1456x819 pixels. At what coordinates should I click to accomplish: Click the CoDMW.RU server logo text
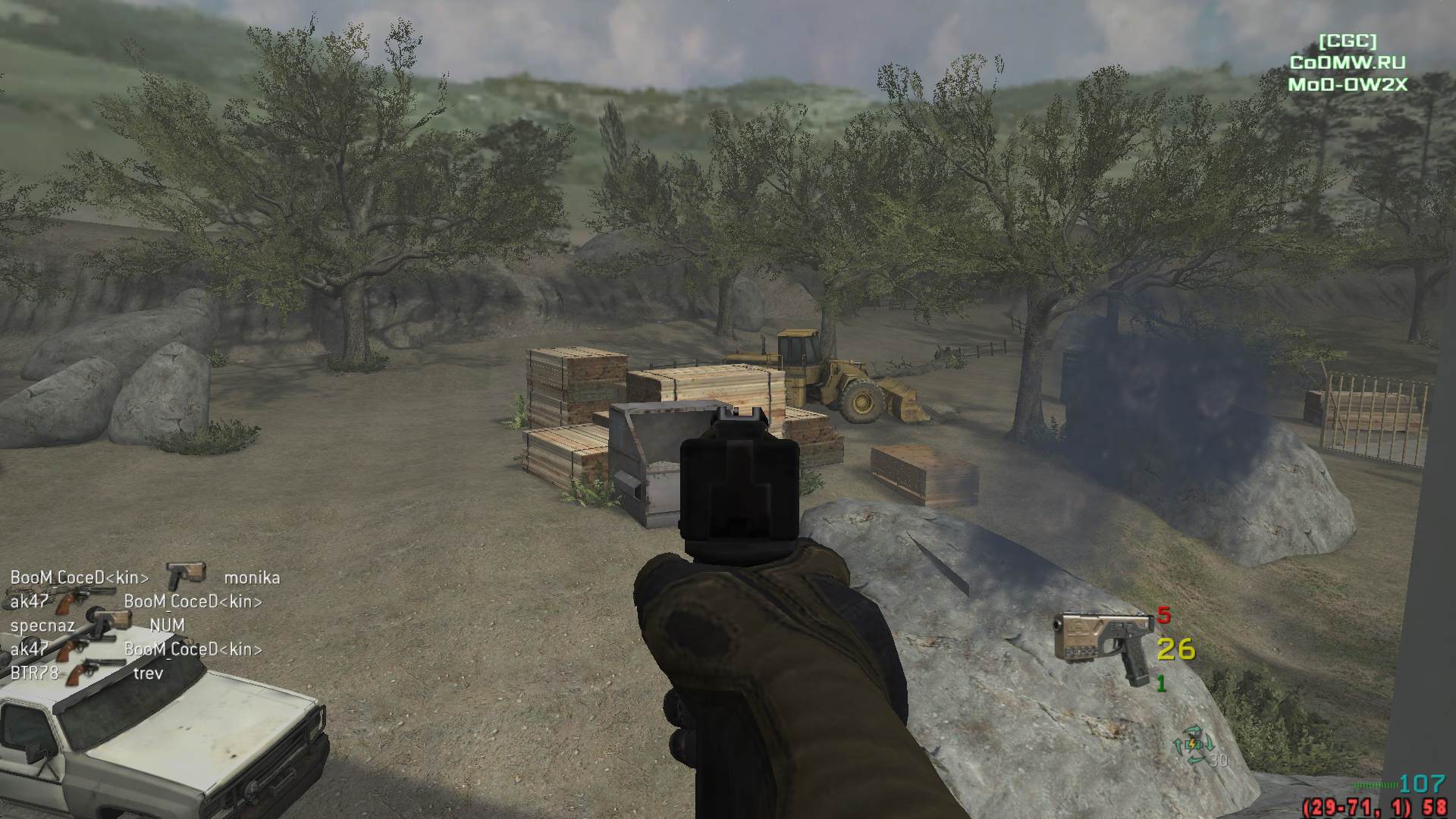pos(1348,63)
